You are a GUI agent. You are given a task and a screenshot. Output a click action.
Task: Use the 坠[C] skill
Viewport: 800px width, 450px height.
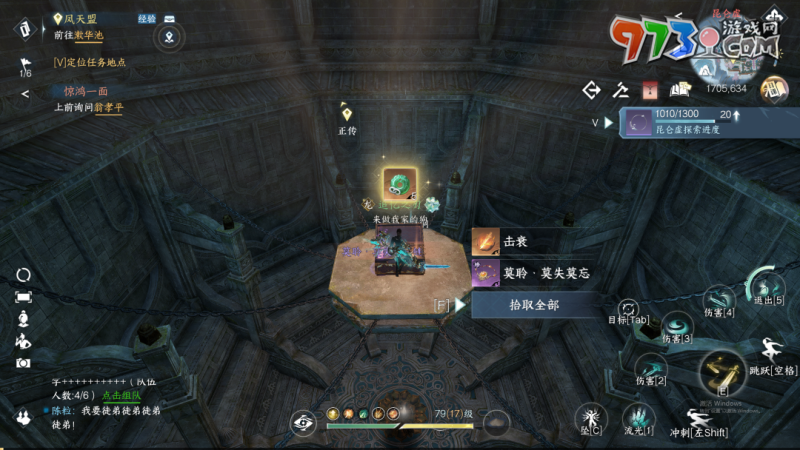(x=590, y=417)
